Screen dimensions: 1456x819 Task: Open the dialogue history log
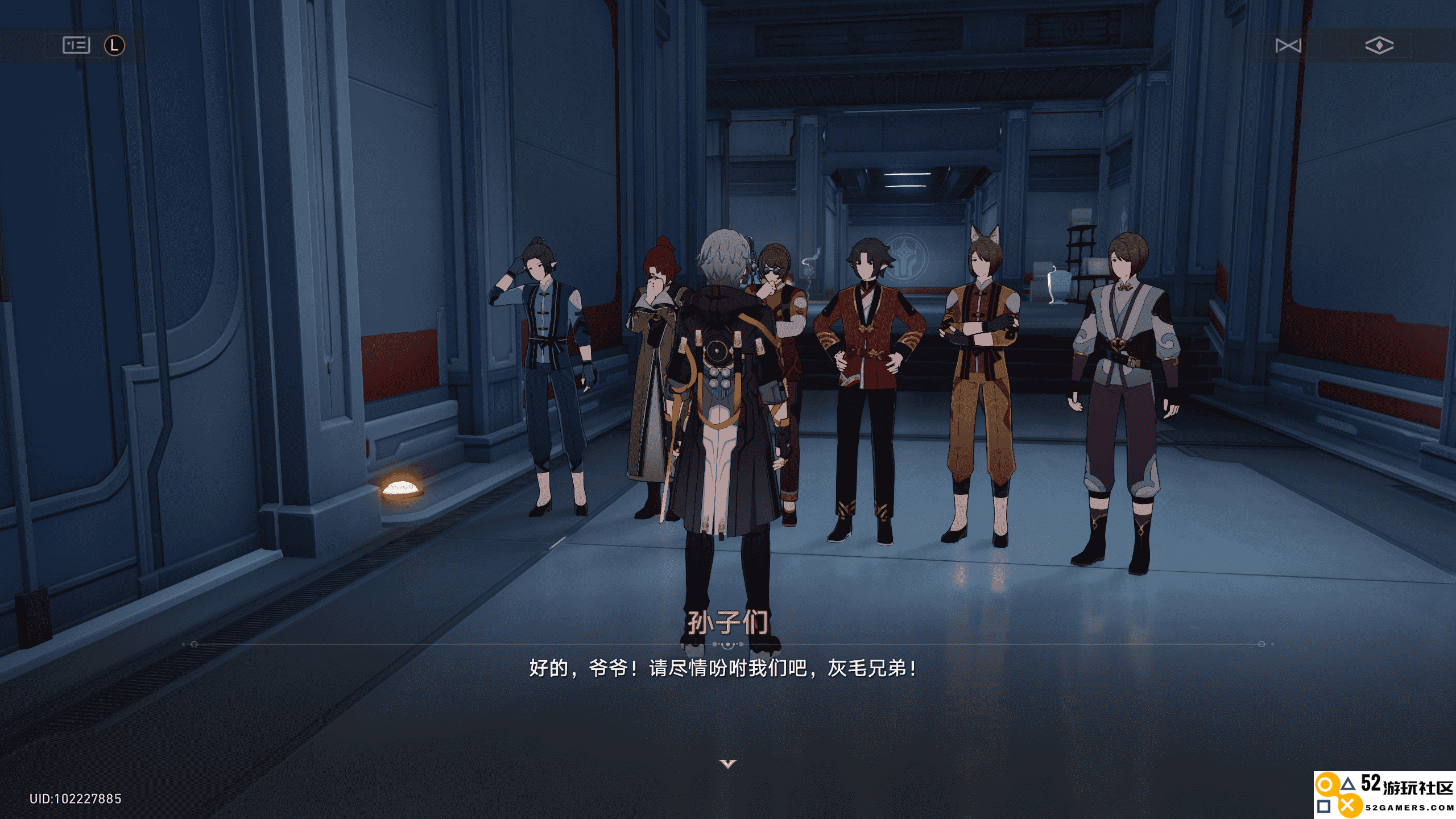[x=77, y=45]
